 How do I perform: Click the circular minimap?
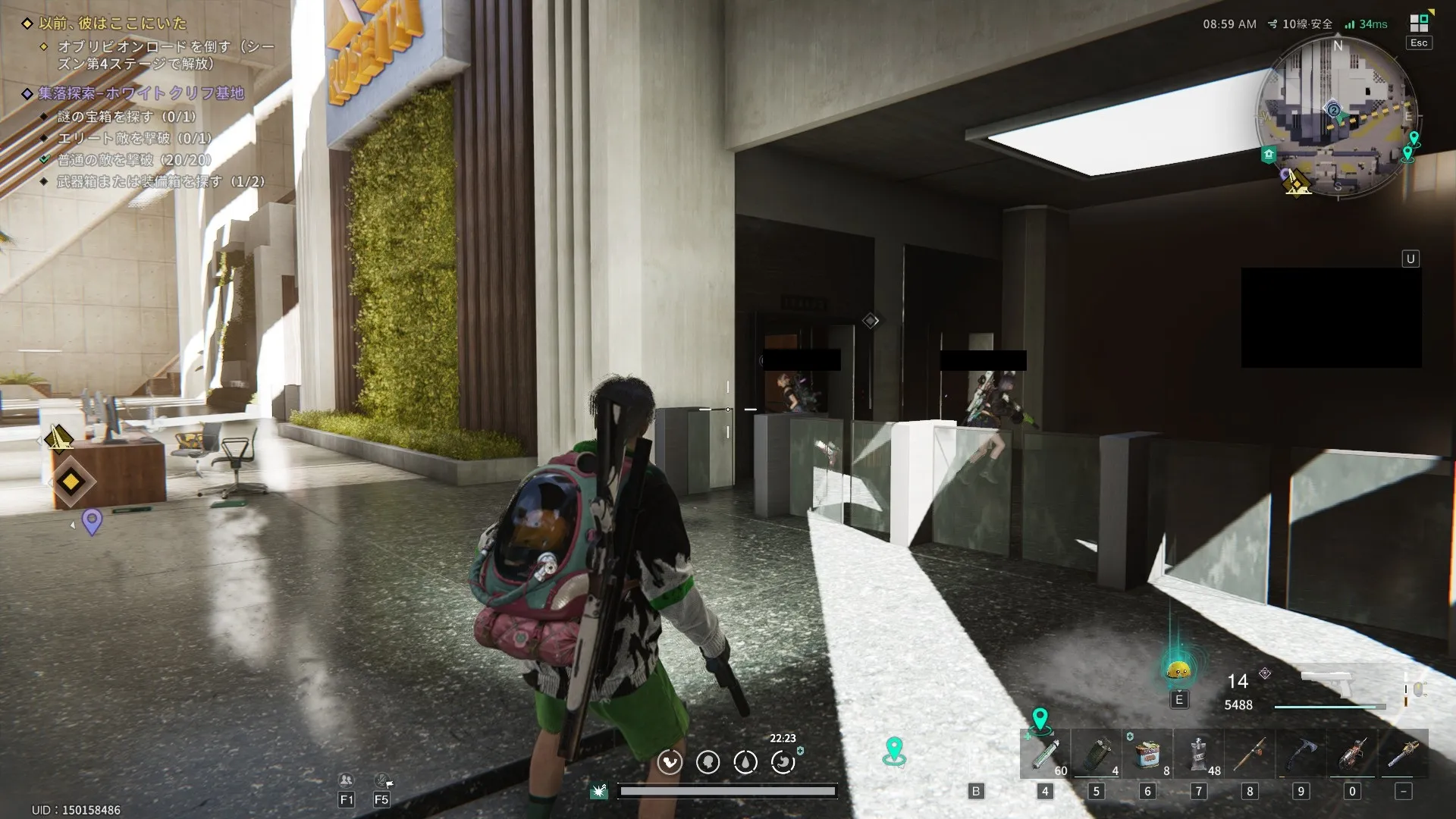(x=1337, y=116)
